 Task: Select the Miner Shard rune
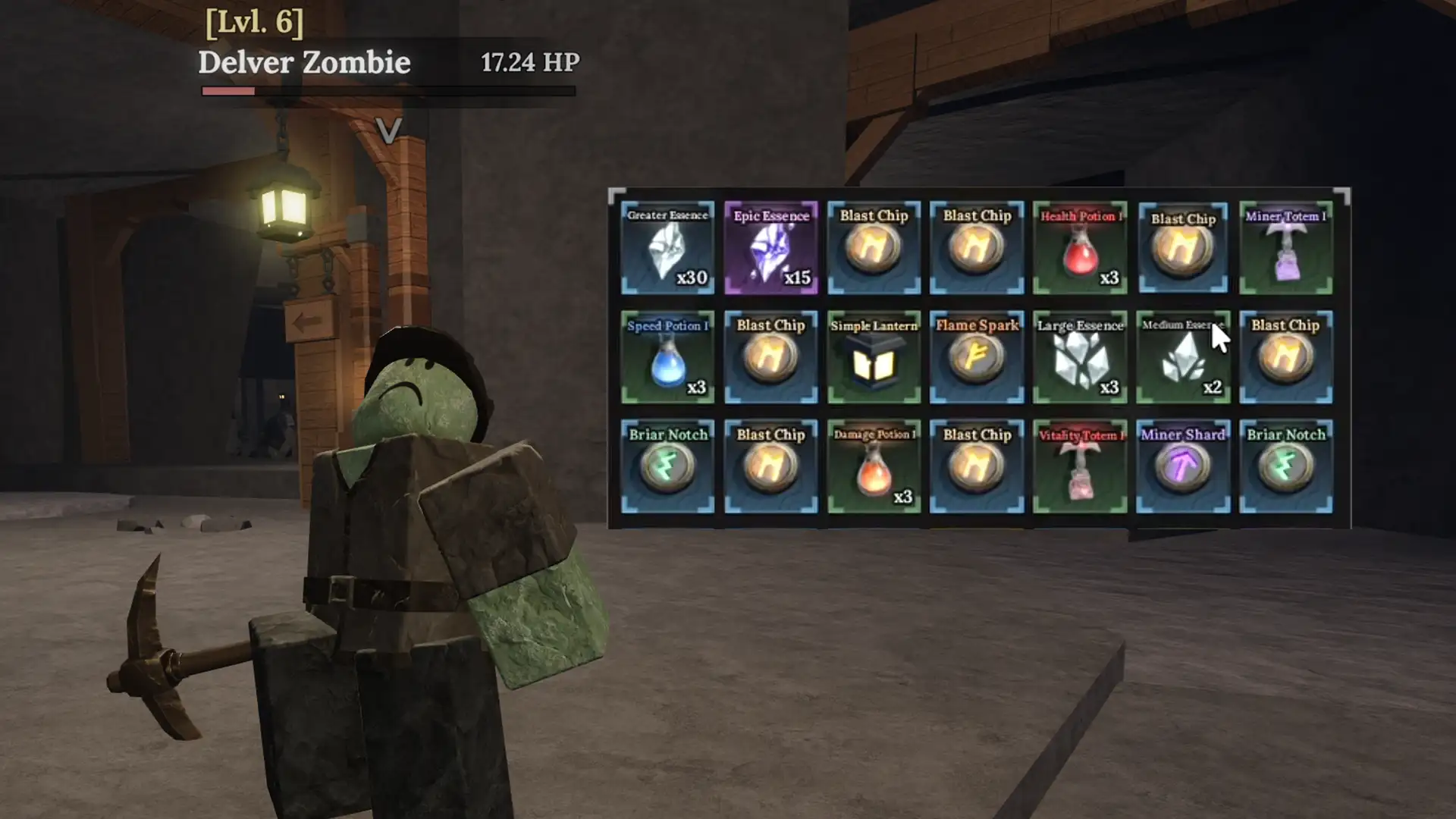(1183, 464)
